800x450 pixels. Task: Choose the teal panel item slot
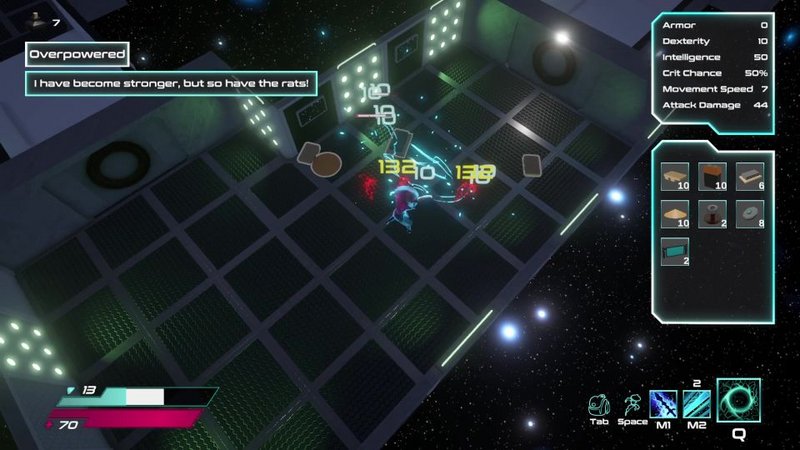point(675,253)
